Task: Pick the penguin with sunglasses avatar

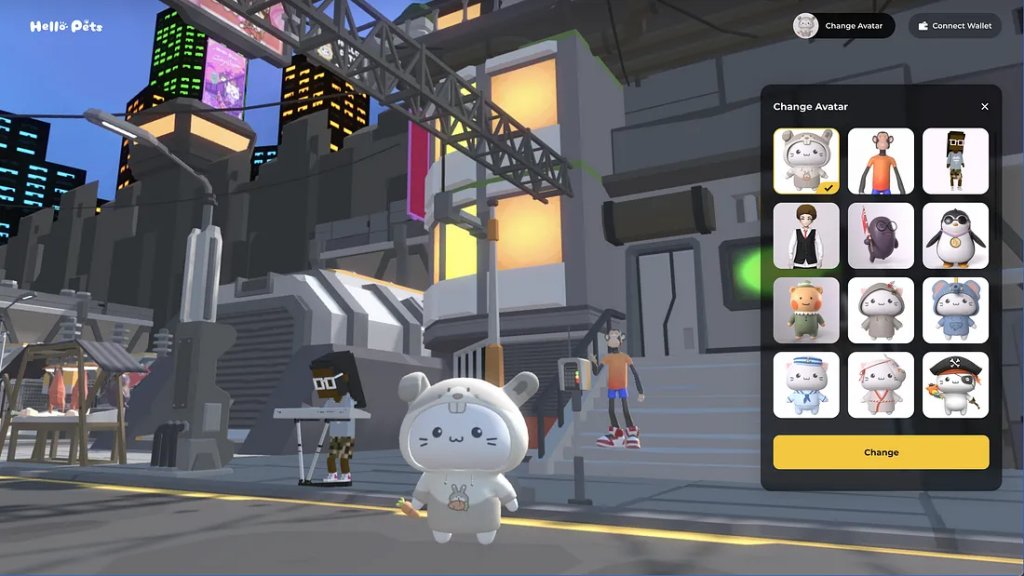Action: click(955, 236)
